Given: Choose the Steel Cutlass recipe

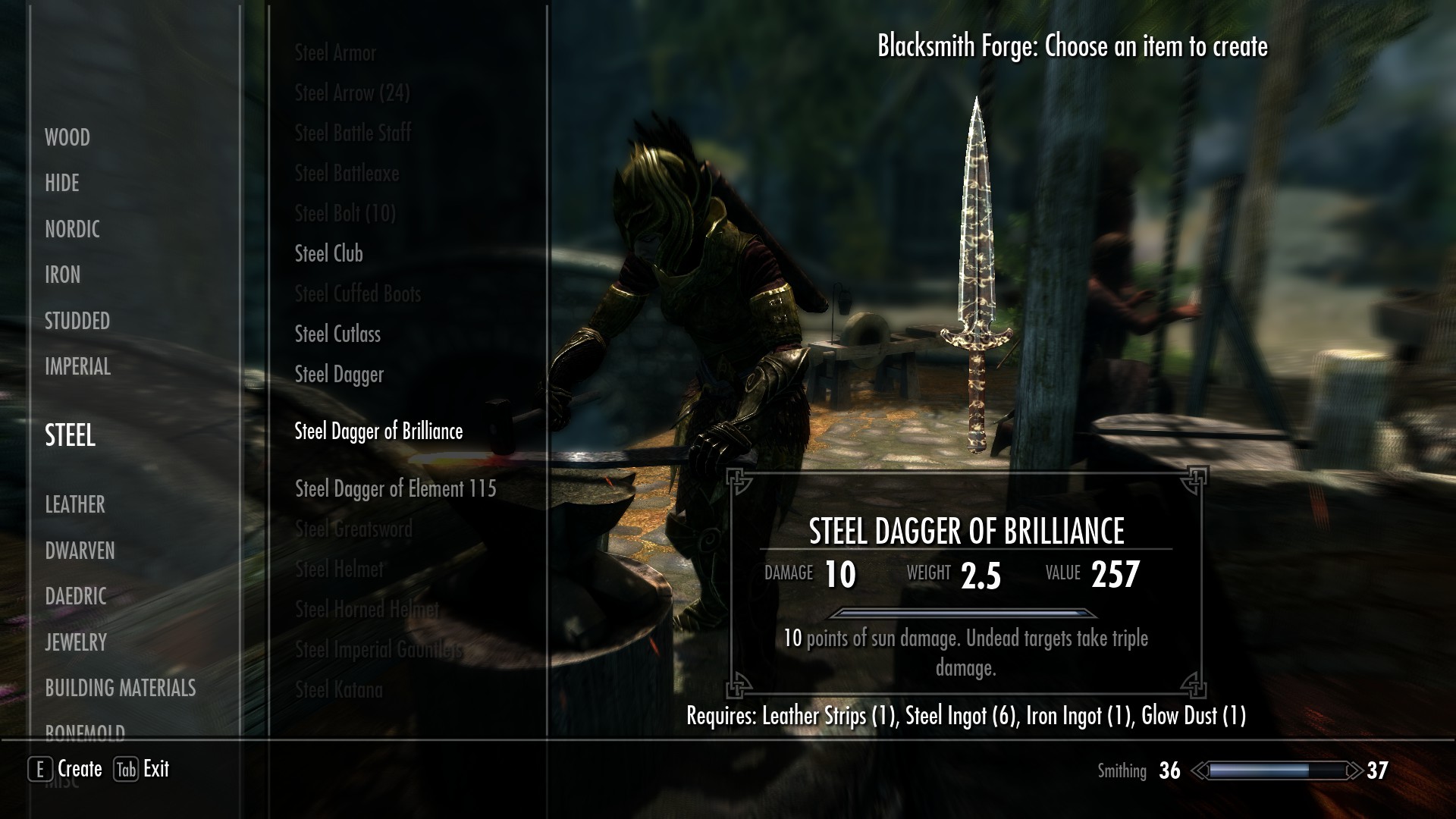Looking at the screenshot, I should (x=337, y=334).
